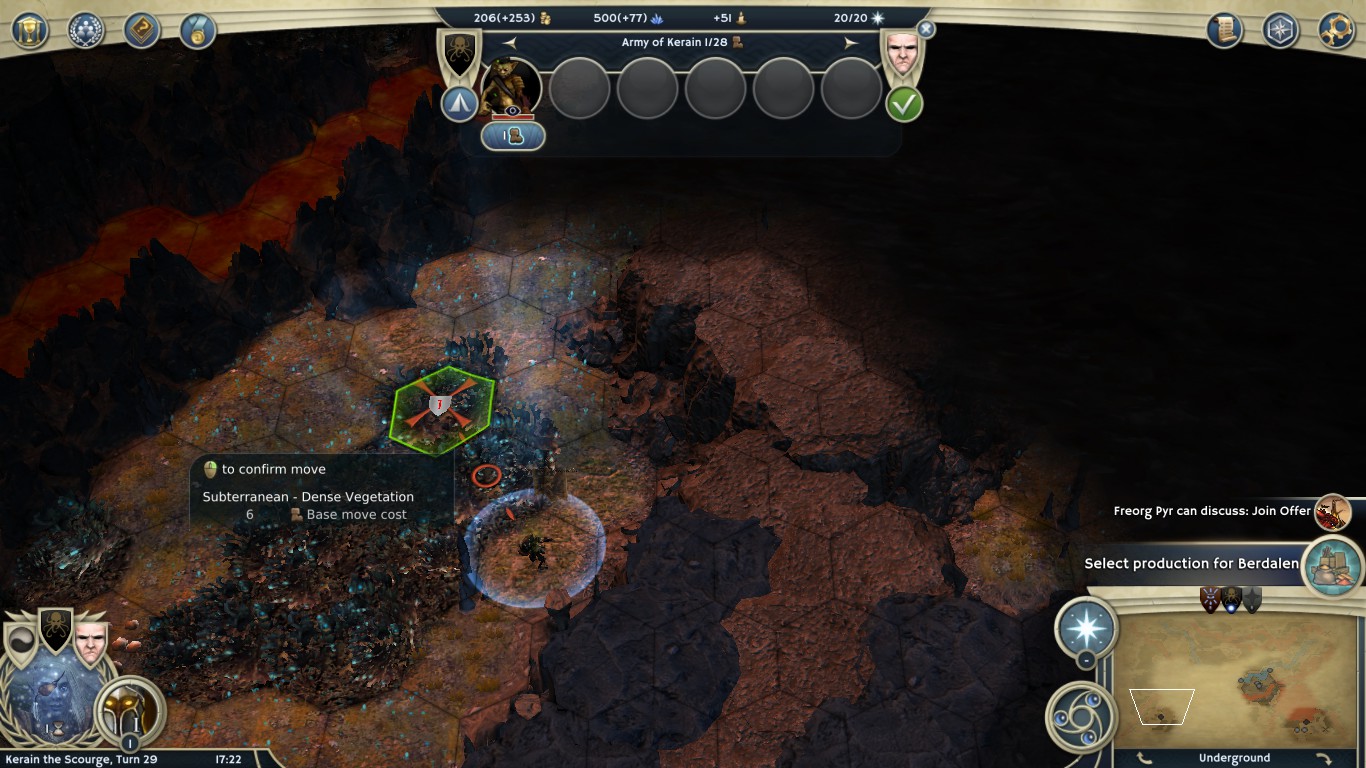Image resolution: width=1366 pixels, height=768 pixels.
Task: Open the group-of-people laurel icon
Action: click(x=86, y=29)
